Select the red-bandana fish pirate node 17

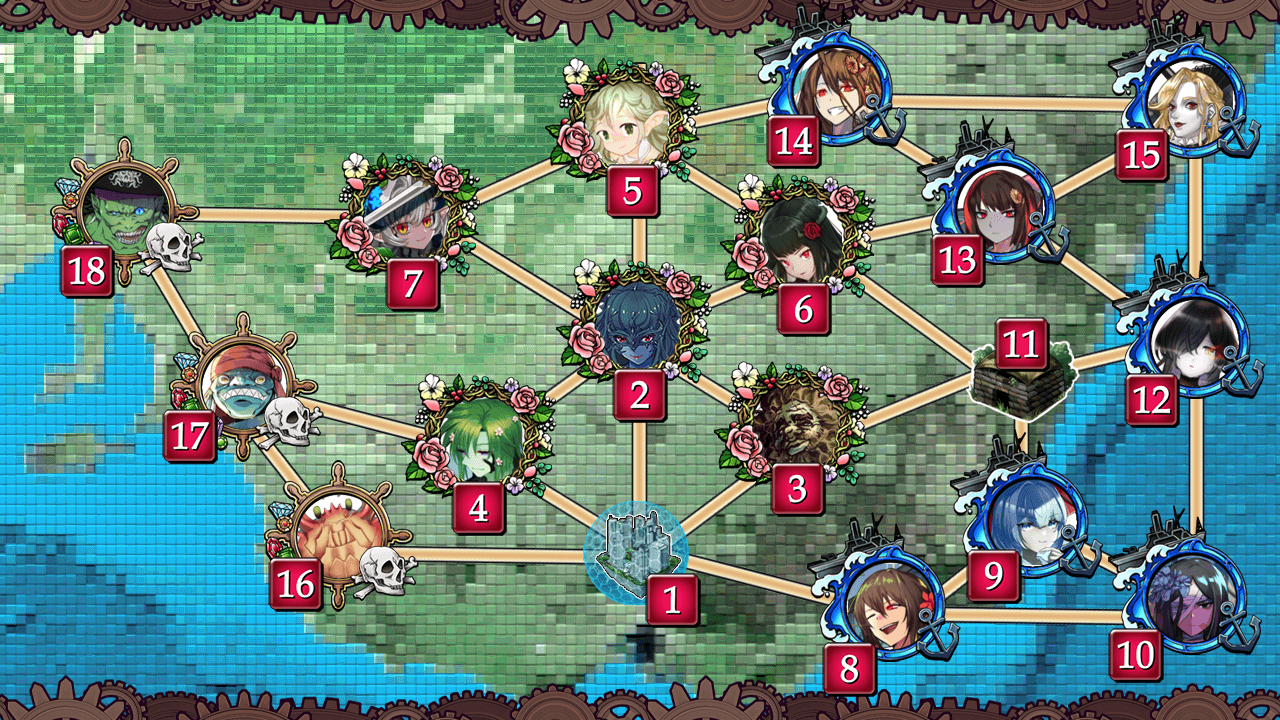[x=244, y=387]
